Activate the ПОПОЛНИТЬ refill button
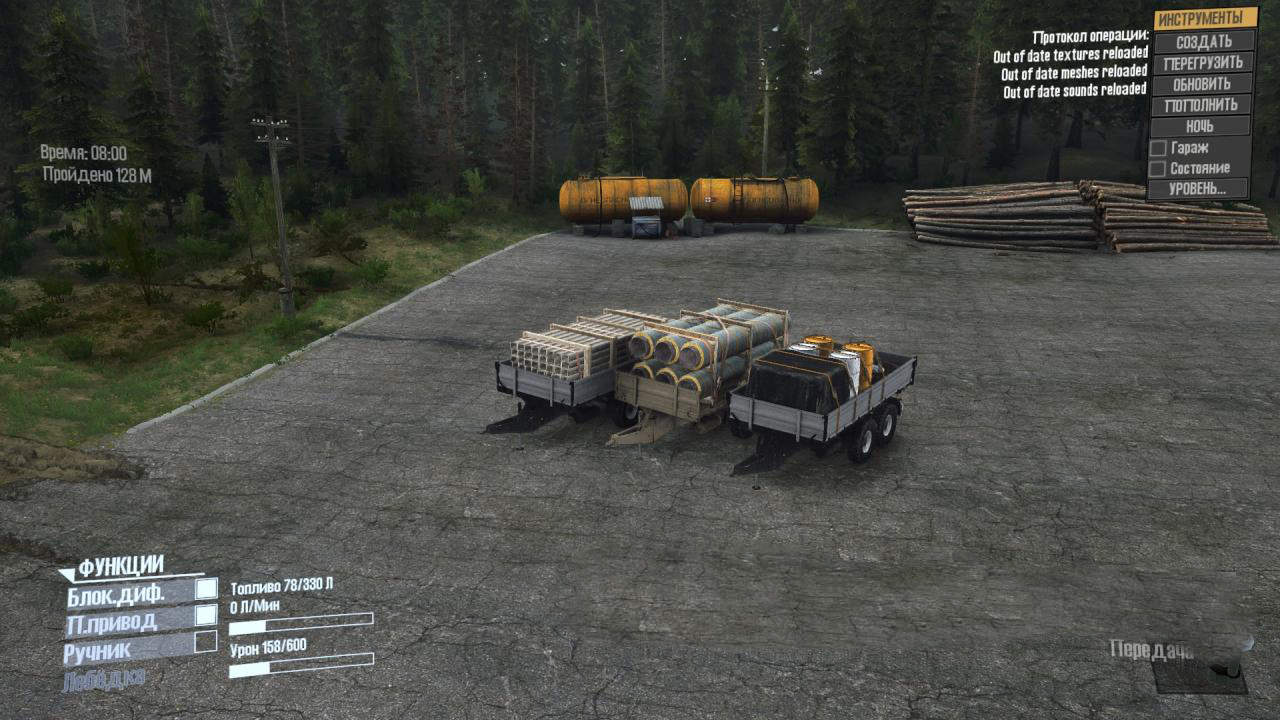Viewport: 1280px width, 720px height. [1201, 105]
